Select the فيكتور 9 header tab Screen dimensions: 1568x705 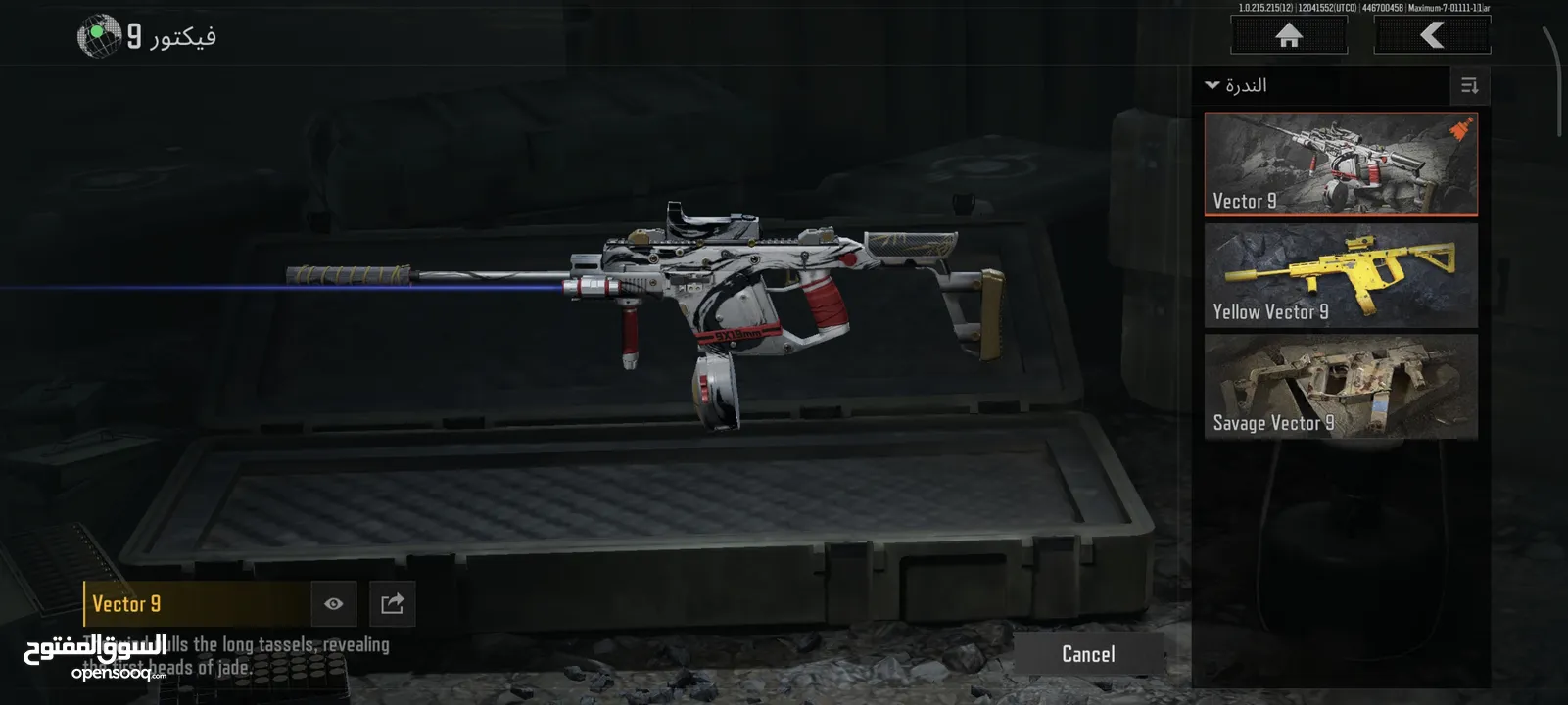[x=157, y=33]
